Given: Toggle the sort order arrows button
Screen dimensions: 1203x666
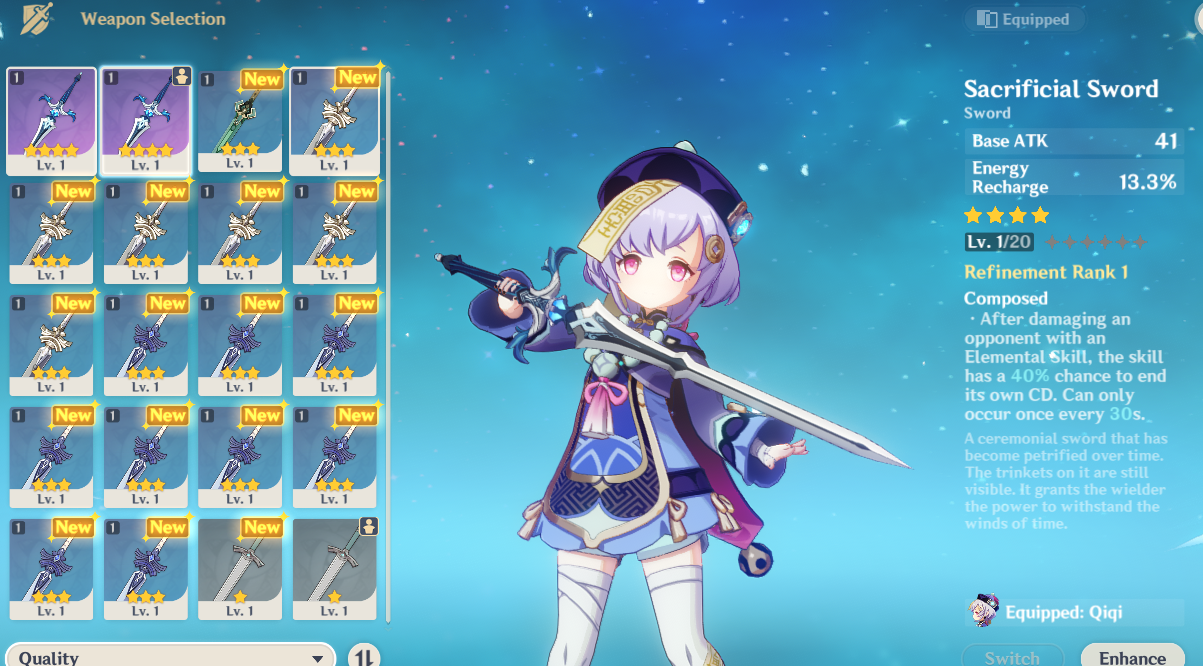Looking at the screenshot, I should tap(365, 657).
